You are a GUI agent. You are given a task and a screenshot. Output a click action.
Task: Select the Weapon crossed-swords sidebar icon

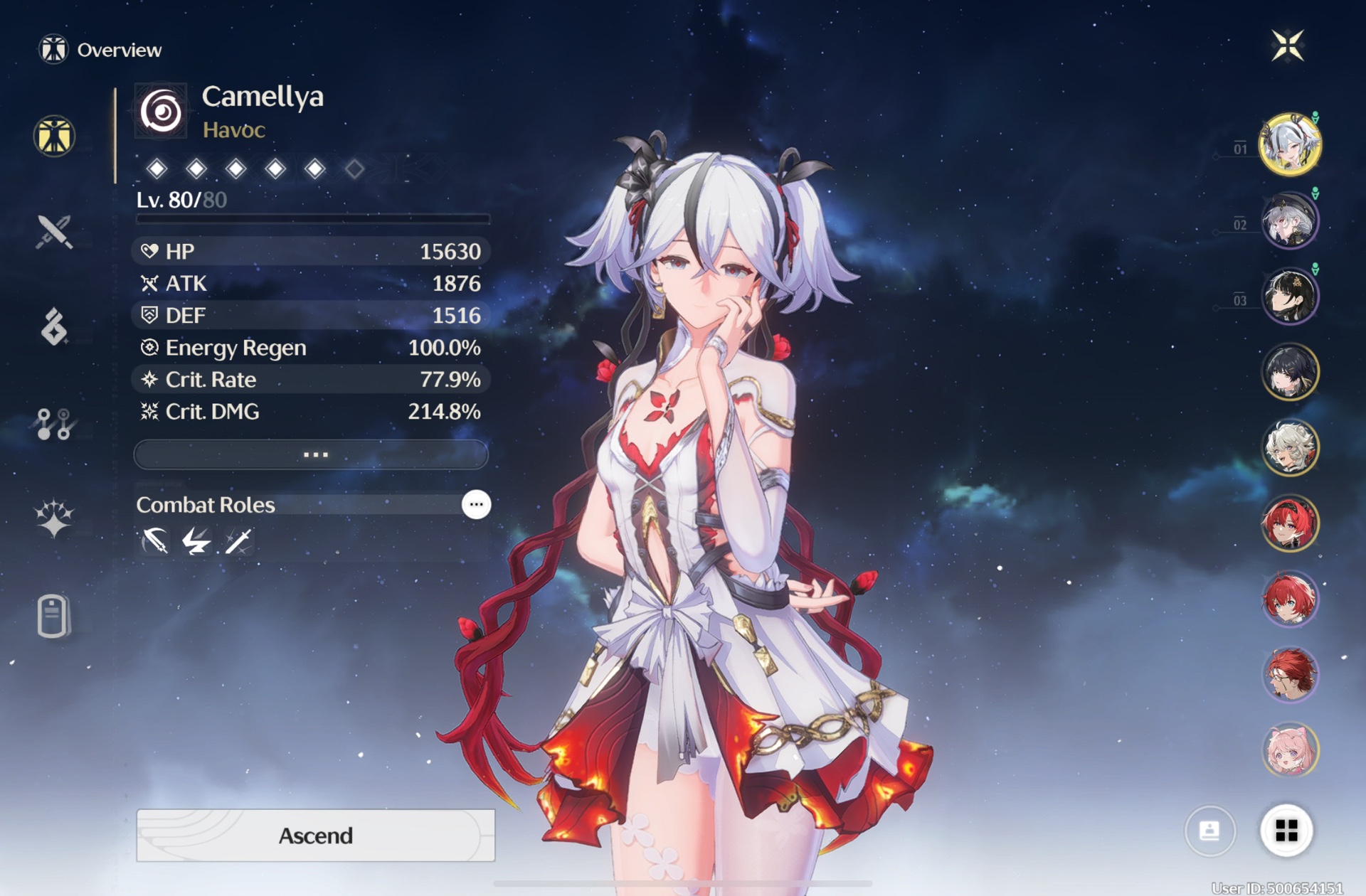pyautogui.click(x=53, y=233)
